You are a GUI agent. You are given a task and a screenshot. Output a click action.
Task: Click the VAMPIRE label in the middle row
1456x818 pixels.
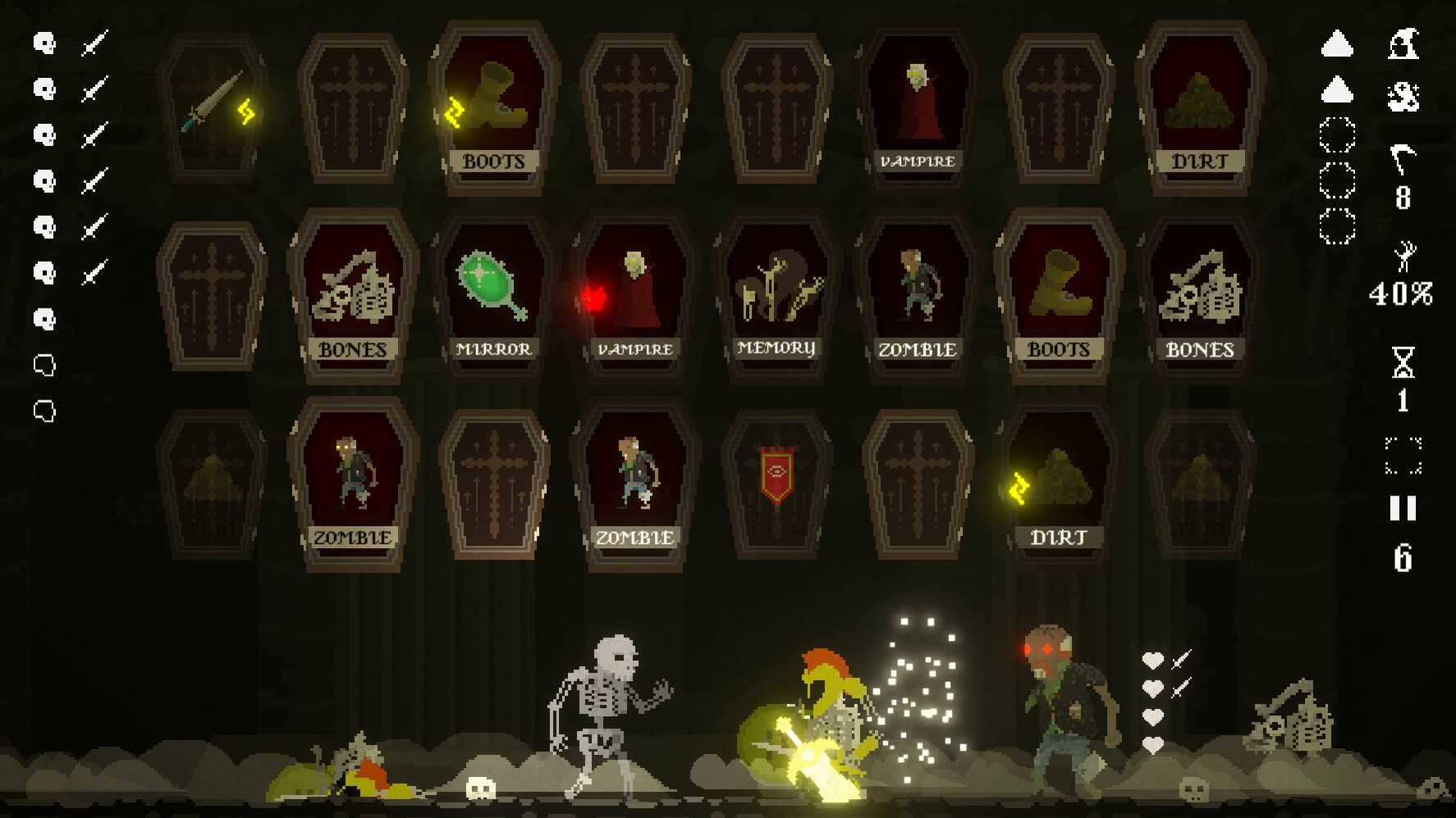635,349
